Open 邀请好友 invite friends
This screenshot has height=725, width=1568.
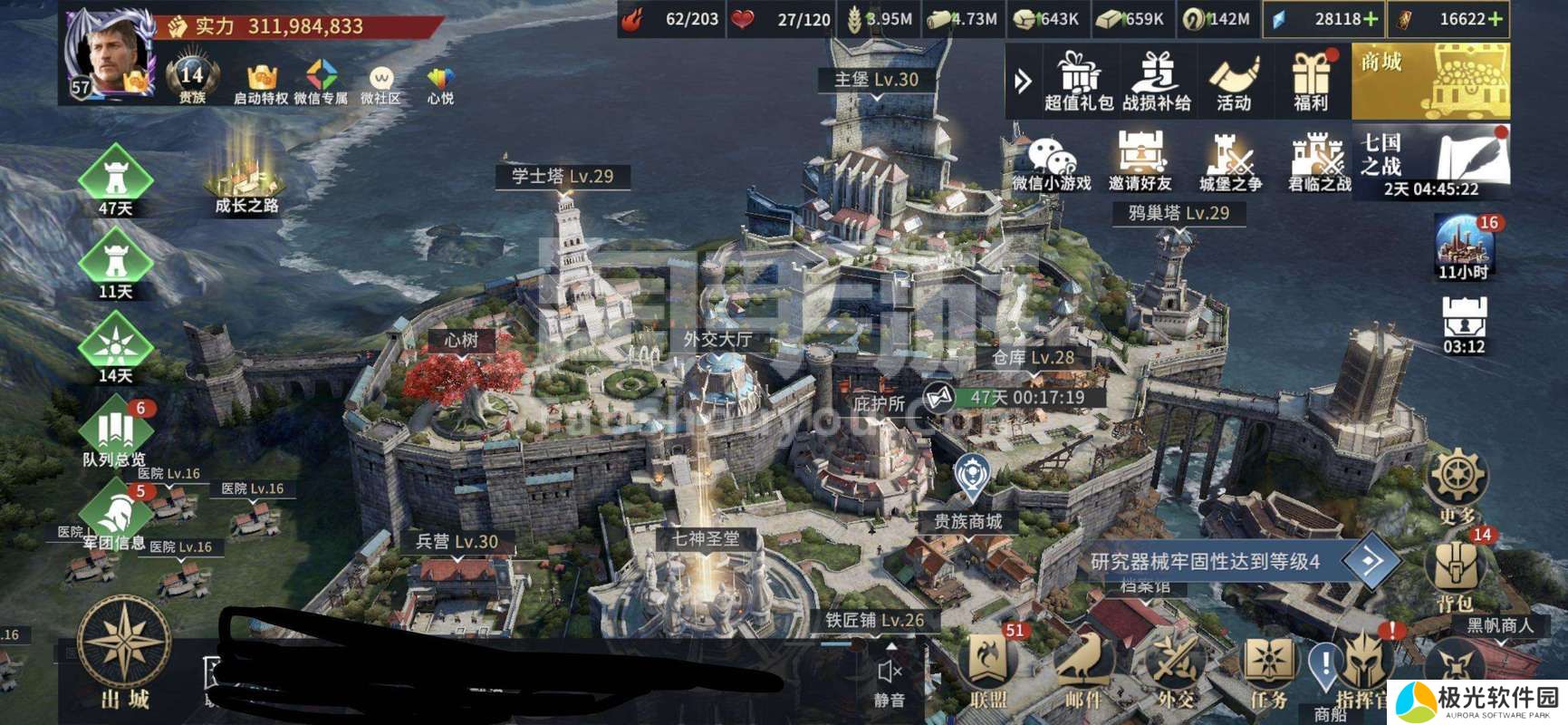tap(1140, 161)
